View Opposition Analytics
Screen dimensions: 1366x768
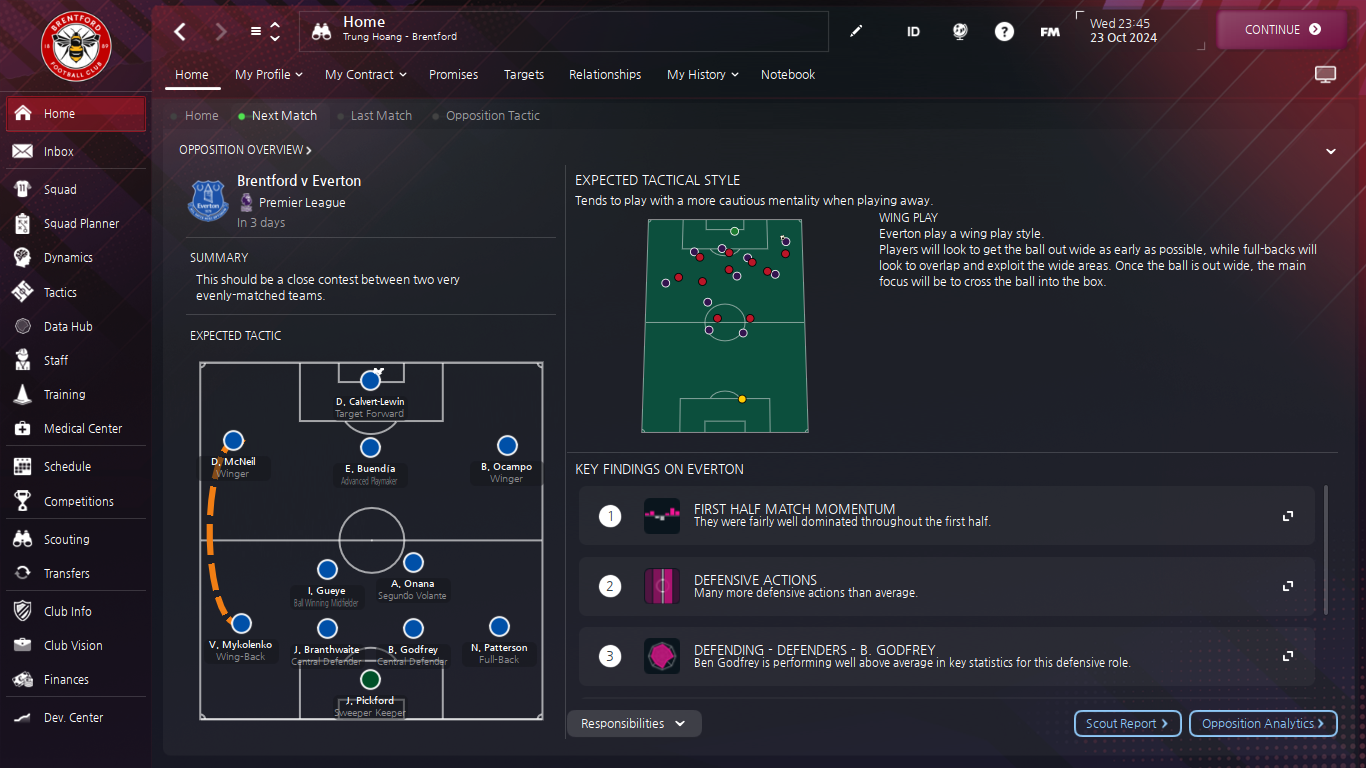[1263, 724]
